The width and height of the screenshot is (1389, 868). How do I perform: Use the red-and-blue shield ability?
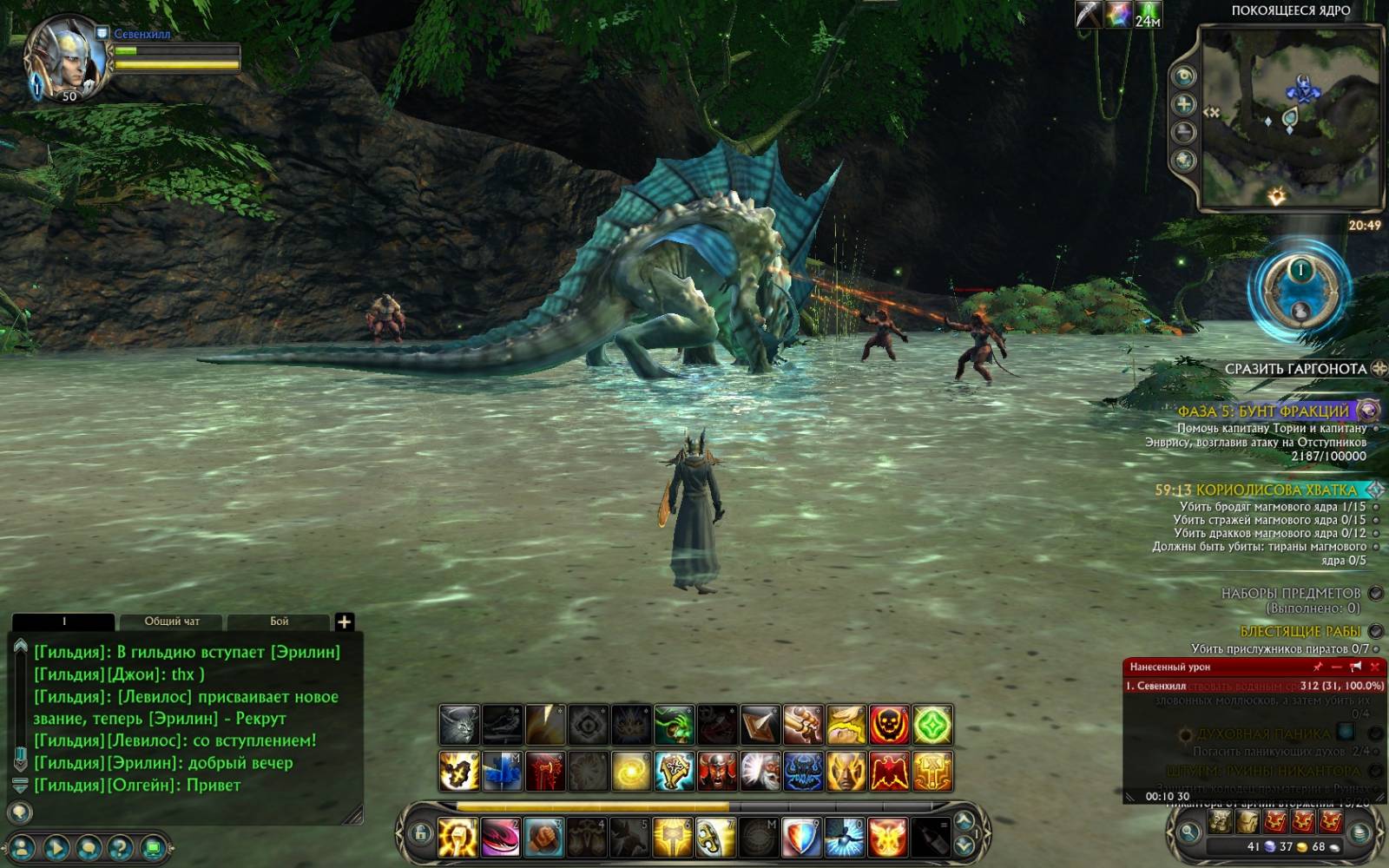click(x=801, y=837)
